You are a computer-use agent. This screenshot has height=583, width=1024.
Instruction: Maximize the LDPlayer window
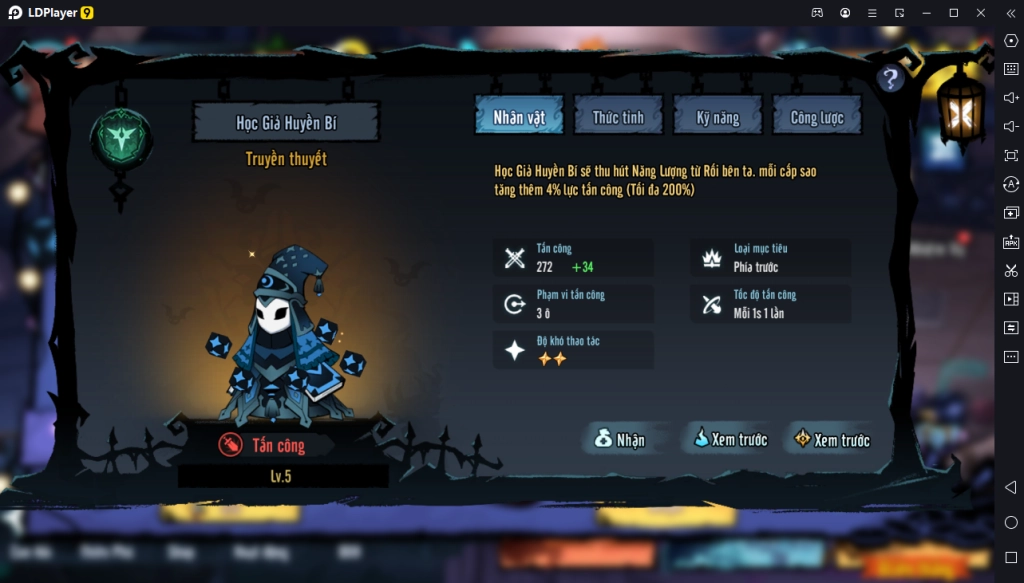tap(953, 12)
